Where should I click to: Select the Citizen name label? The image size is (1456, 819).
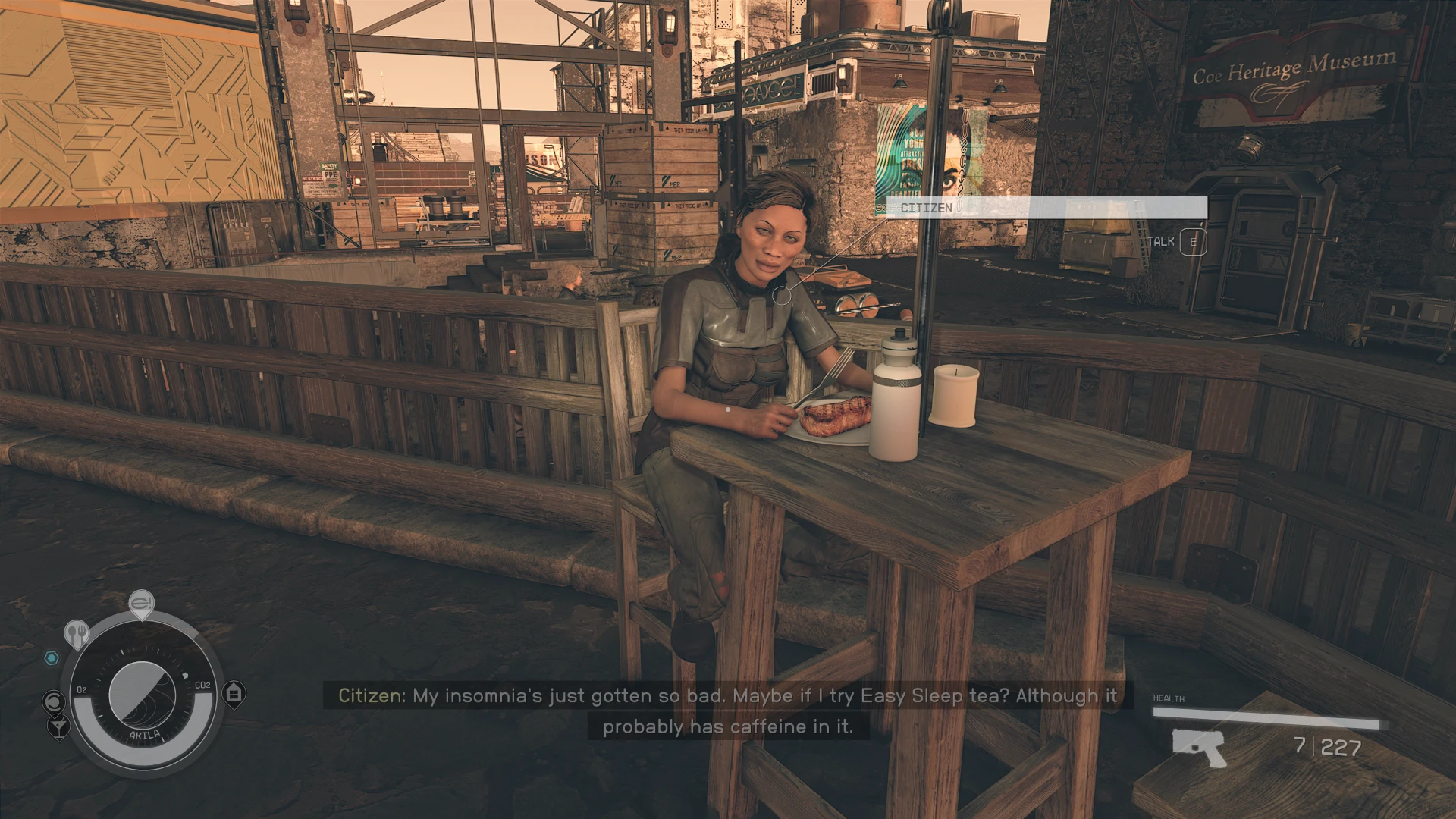pos(926,207)
